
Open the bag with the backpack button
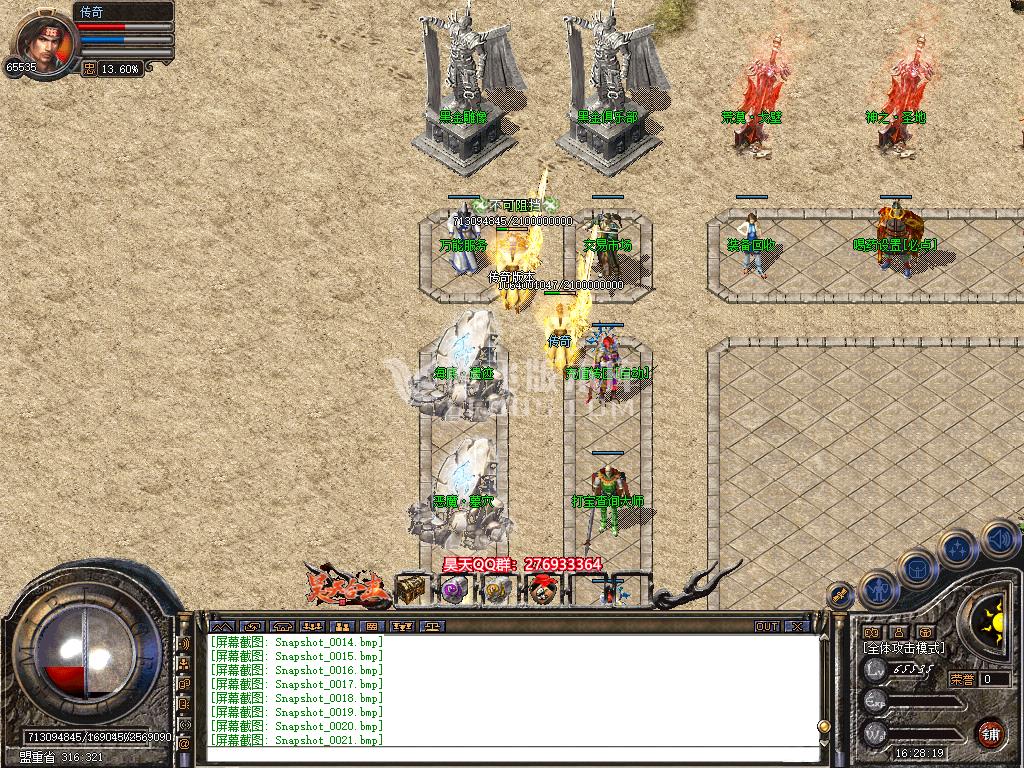917,568
